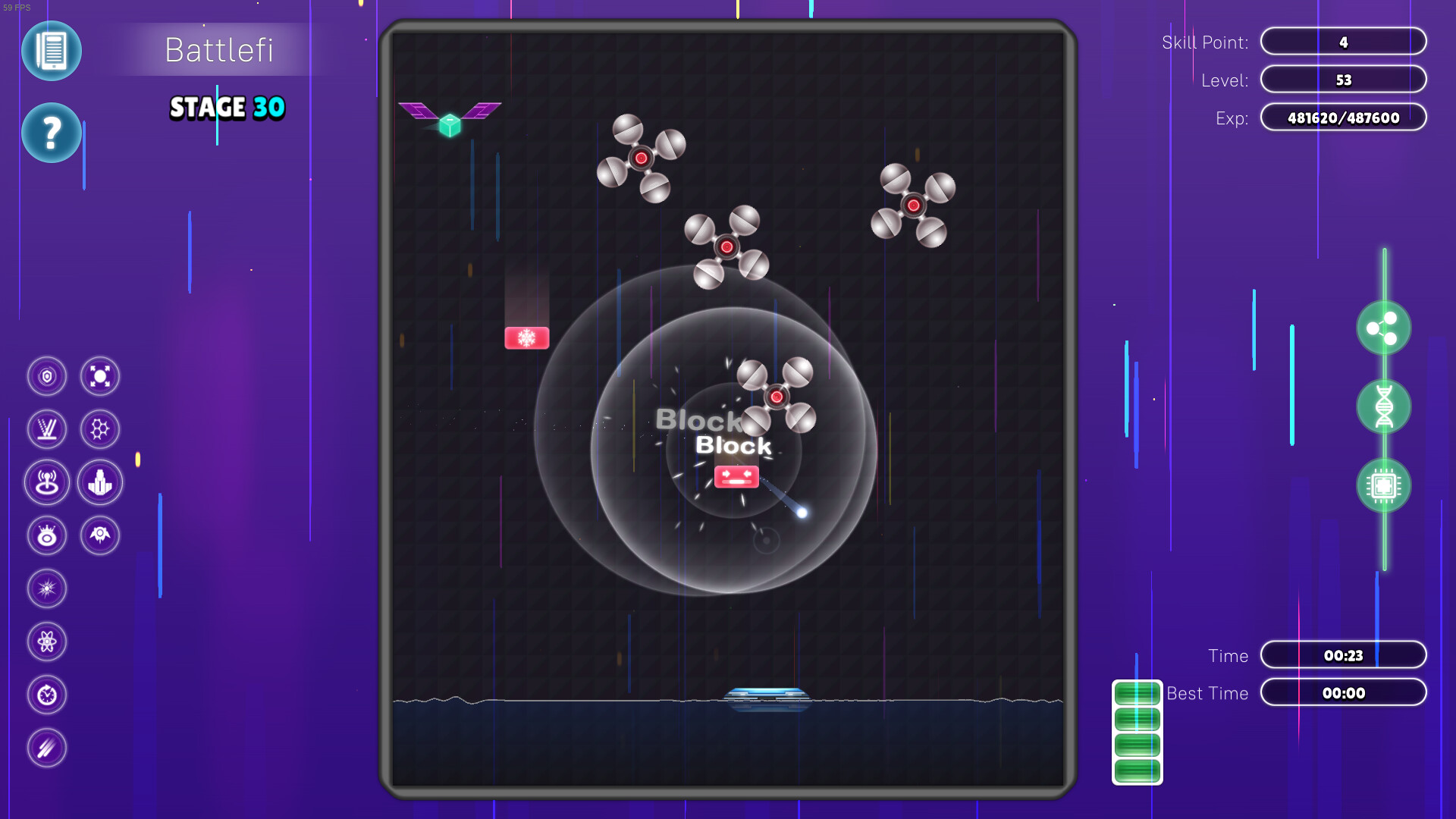
Task: Click the Exp progress bar showing 481620/487600
Action: click(x=1343, y=118)
